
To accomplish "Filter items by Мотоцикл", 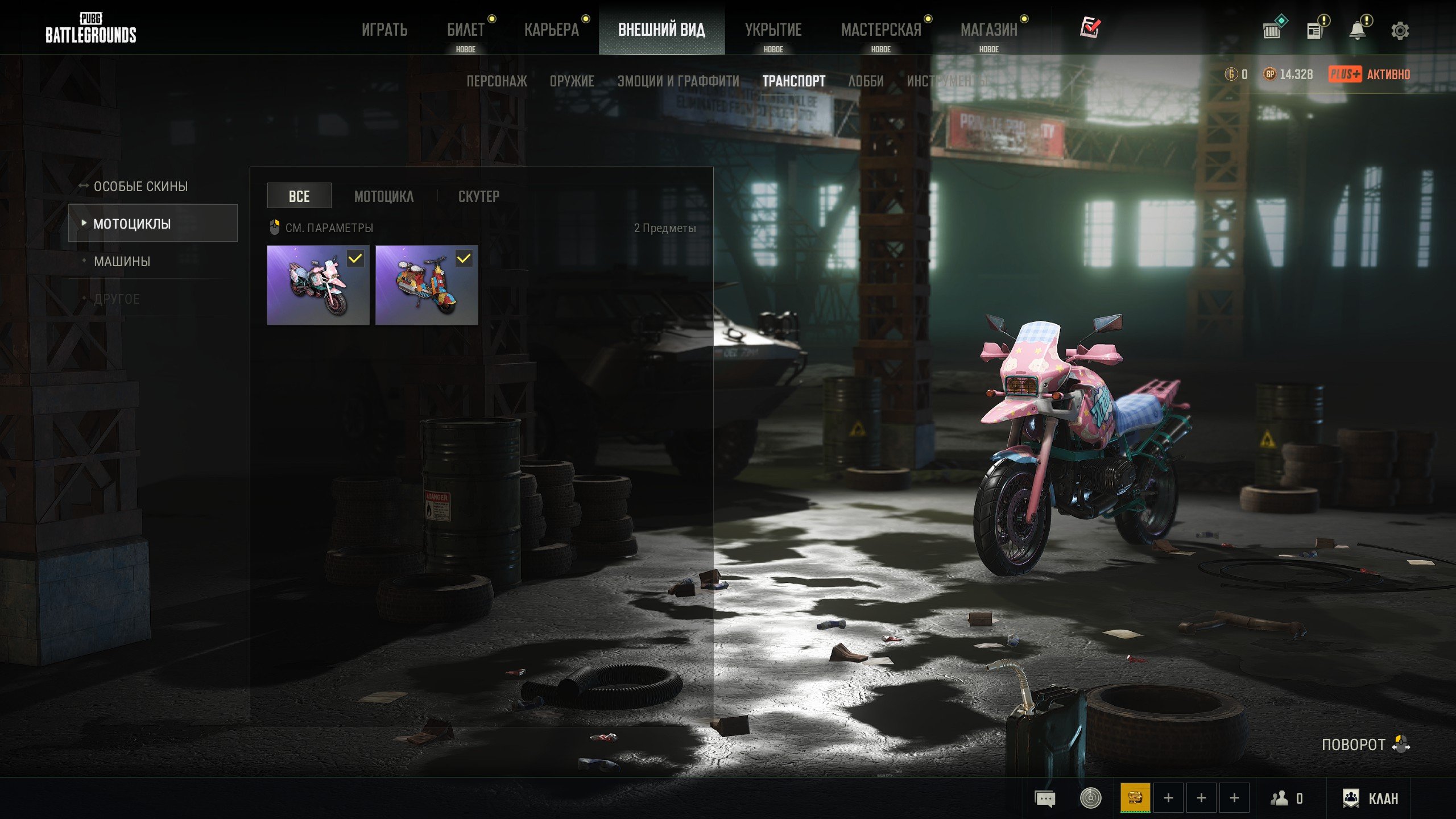I will point(384,196).
